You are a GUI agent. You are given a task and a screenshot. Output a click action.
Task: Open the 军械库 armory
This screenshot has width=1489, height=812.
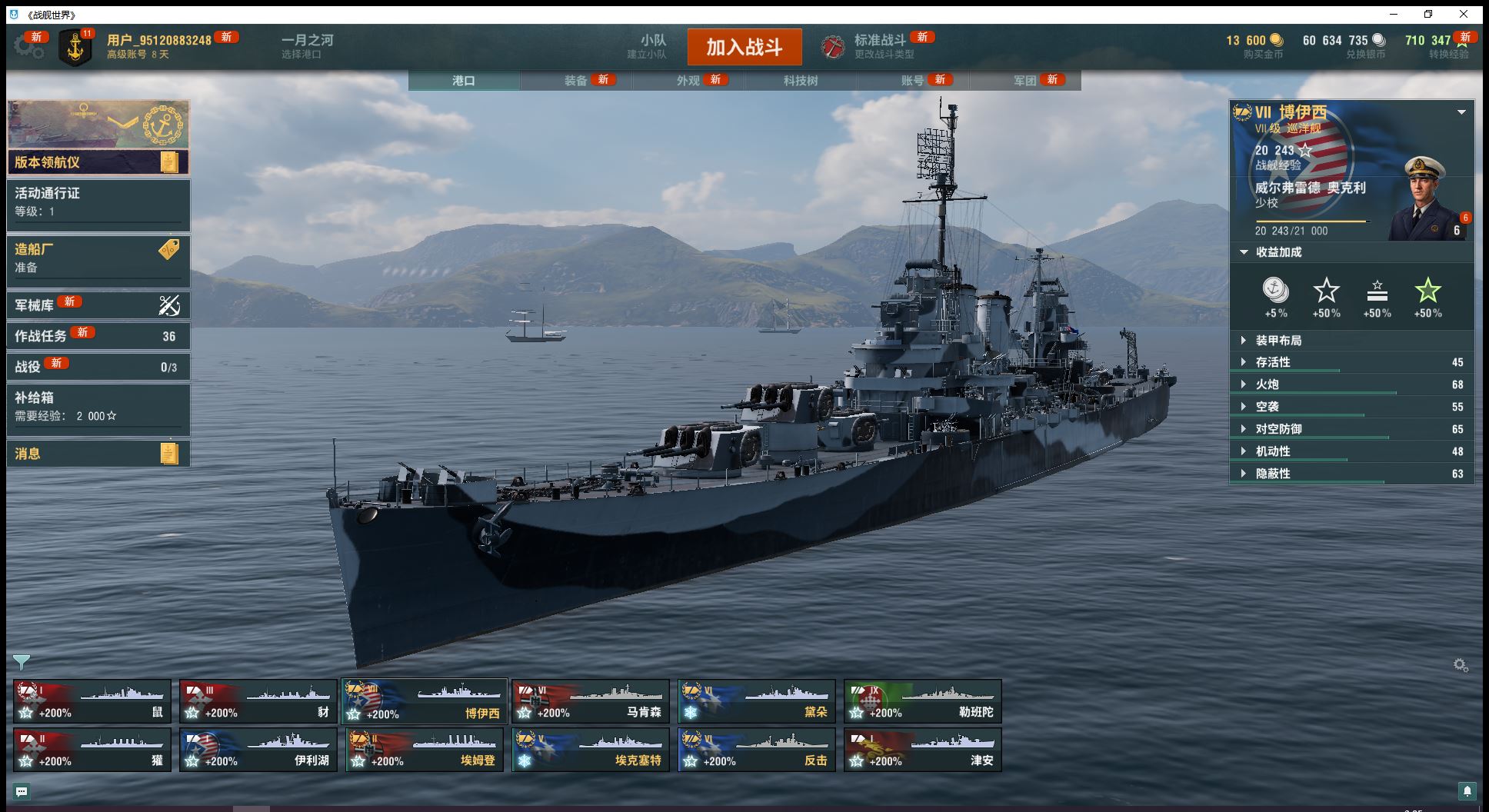pos(98,305)
